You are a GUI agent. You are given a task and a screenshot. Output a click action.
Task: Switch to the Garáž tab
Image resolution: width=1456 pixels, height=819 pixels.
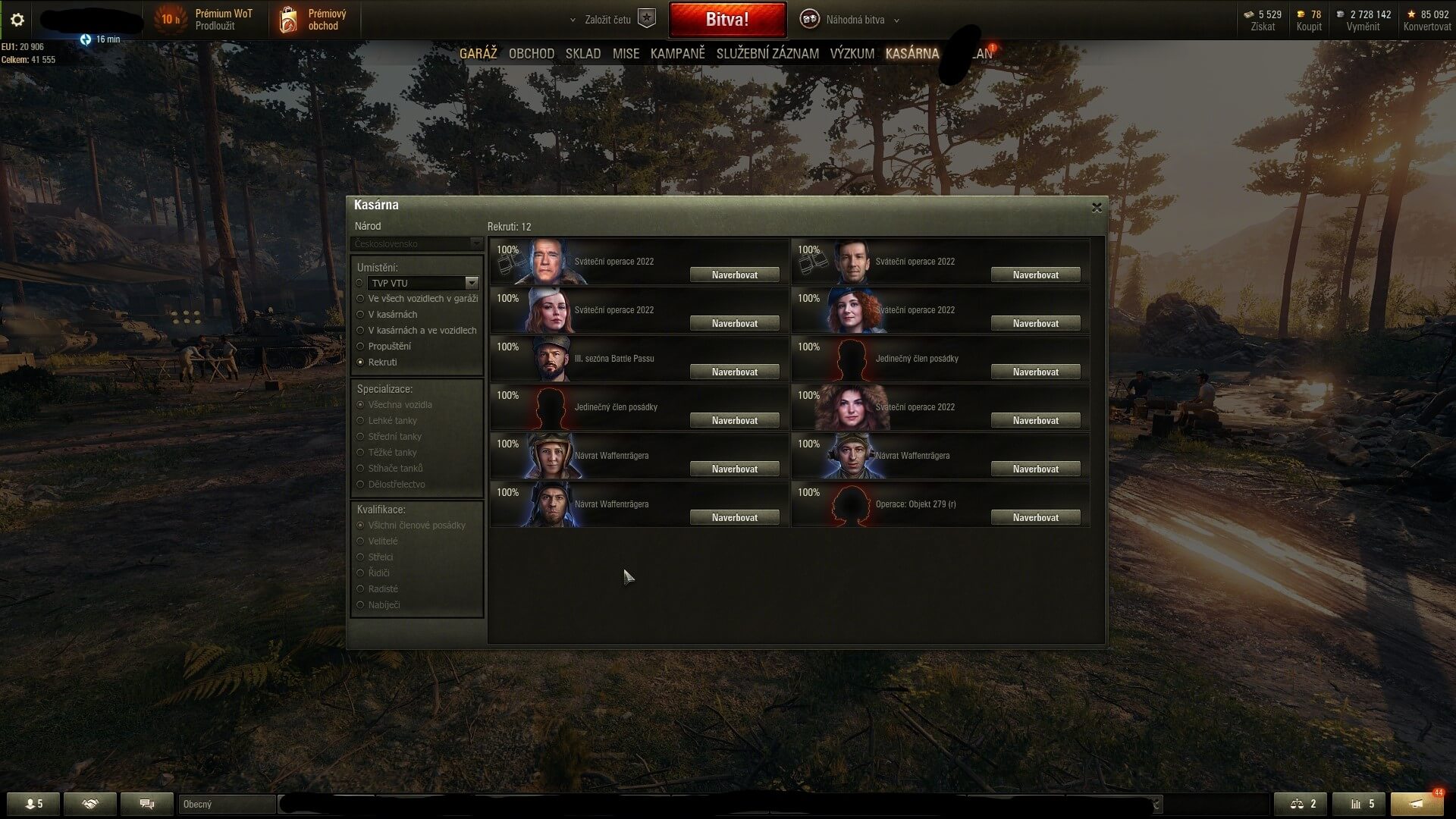(478, 54)
